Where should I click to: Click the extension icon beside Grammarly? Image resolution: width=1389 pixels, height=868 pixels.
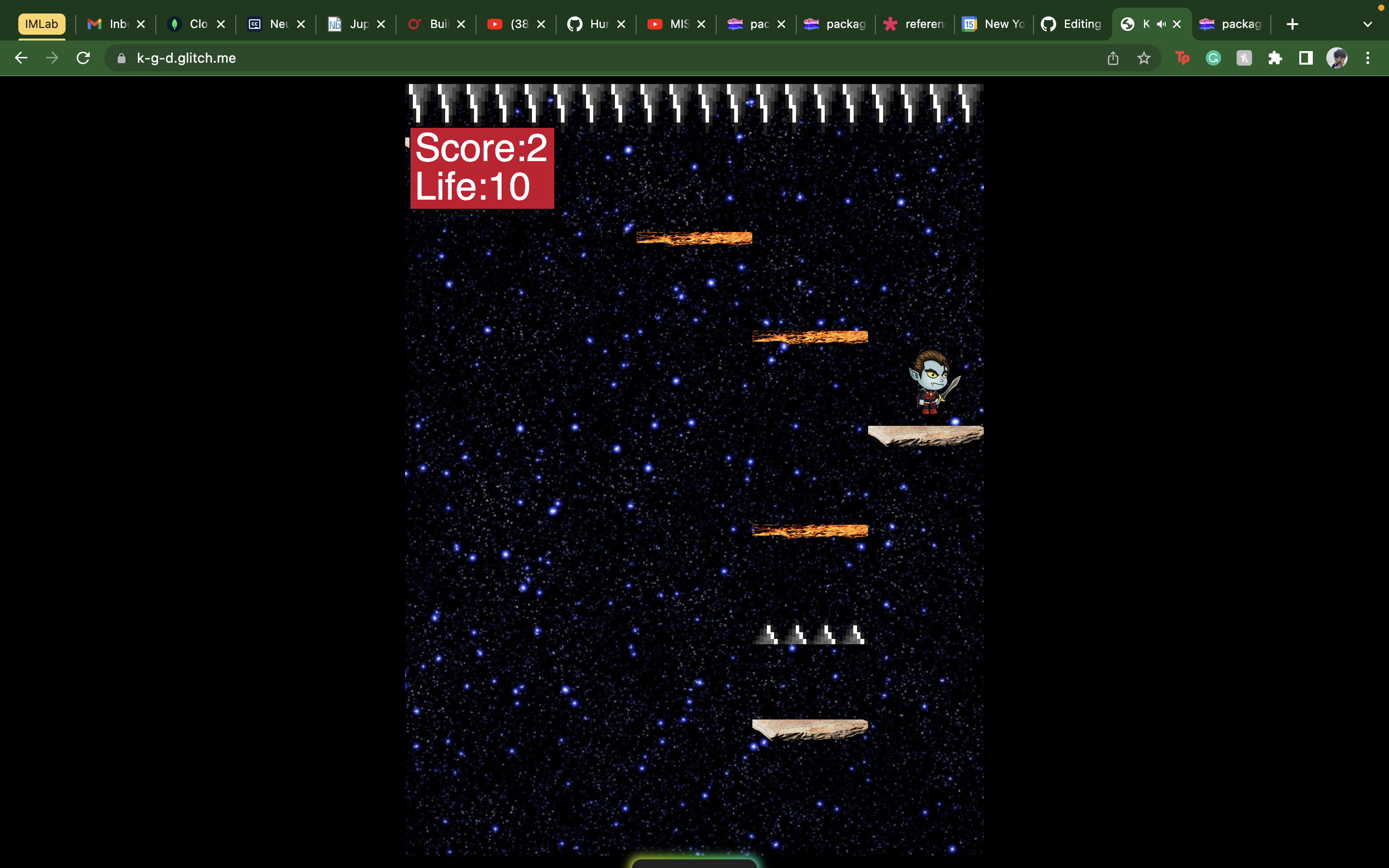[x=1243, y=57]
